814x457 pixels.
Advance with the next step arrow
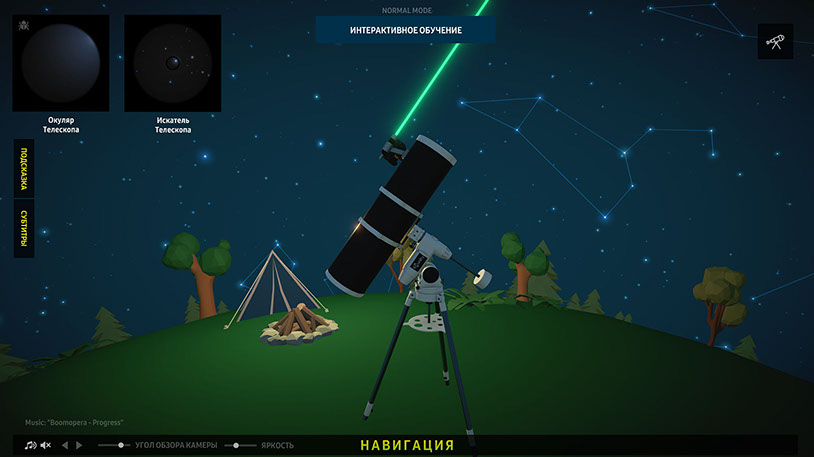click(80, 445)
